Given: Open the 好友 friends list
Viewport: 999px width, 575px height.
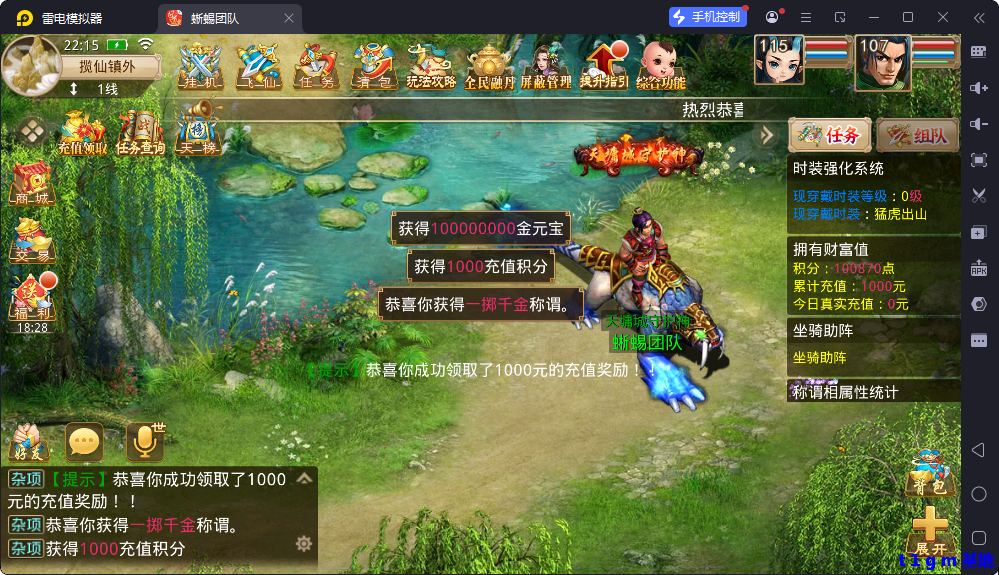Looking at the screenshot, I should [x=28, y=441].
